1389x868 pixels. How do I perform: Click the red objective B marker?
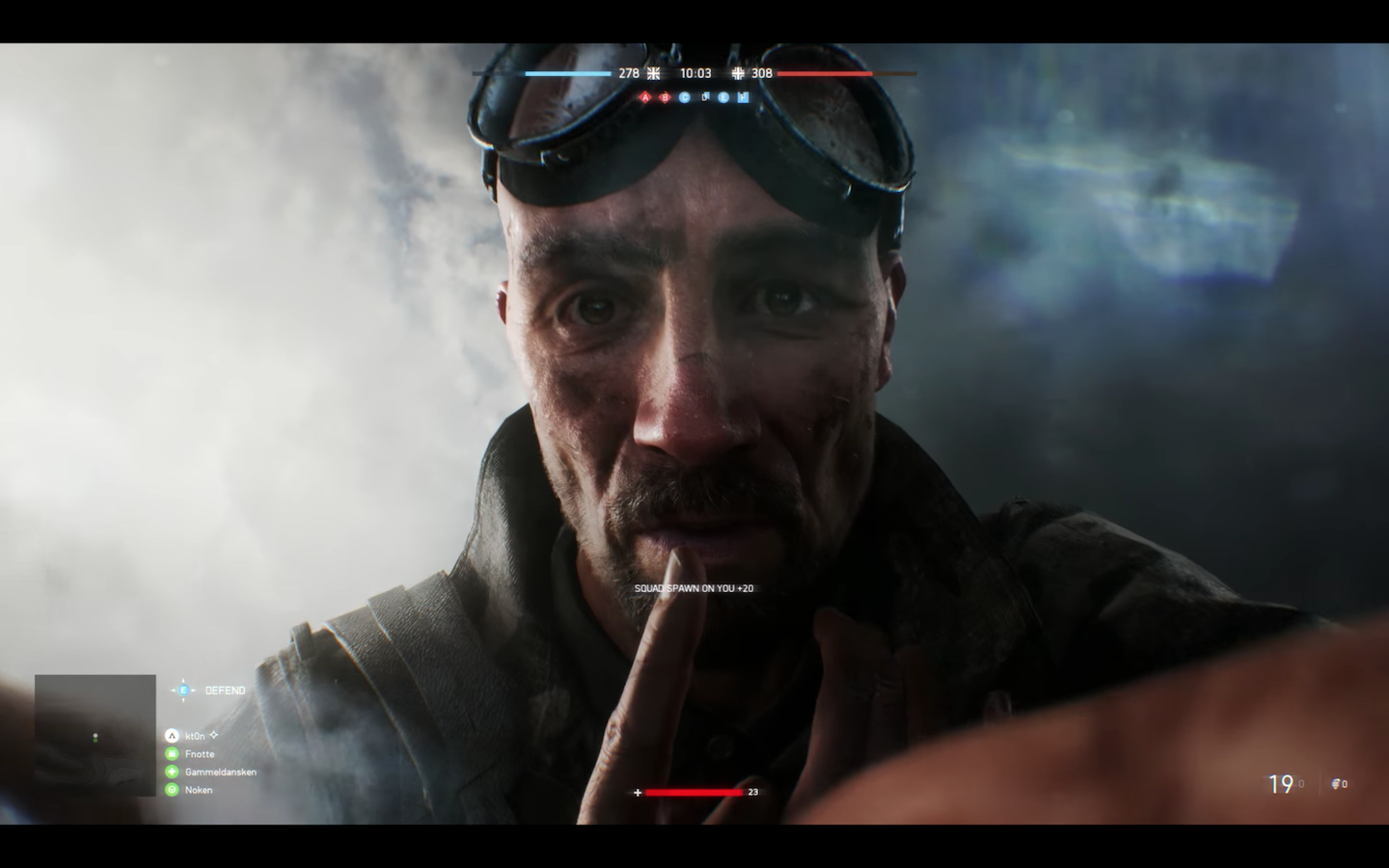click(665, 97)
